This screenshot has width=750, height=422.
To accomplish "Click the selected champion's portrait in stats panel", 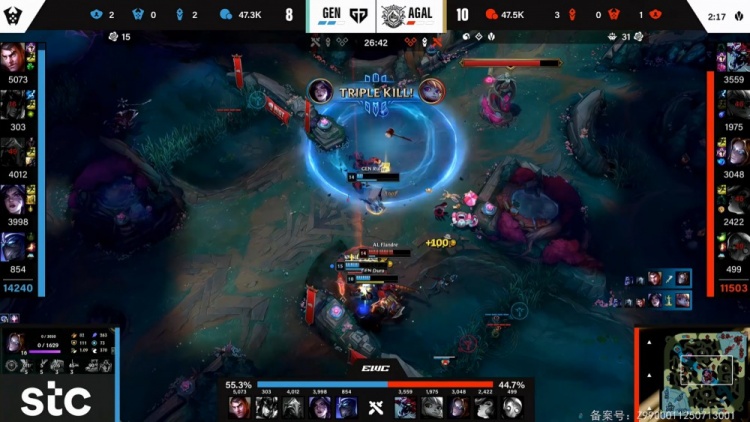I will tap(17, 343).
